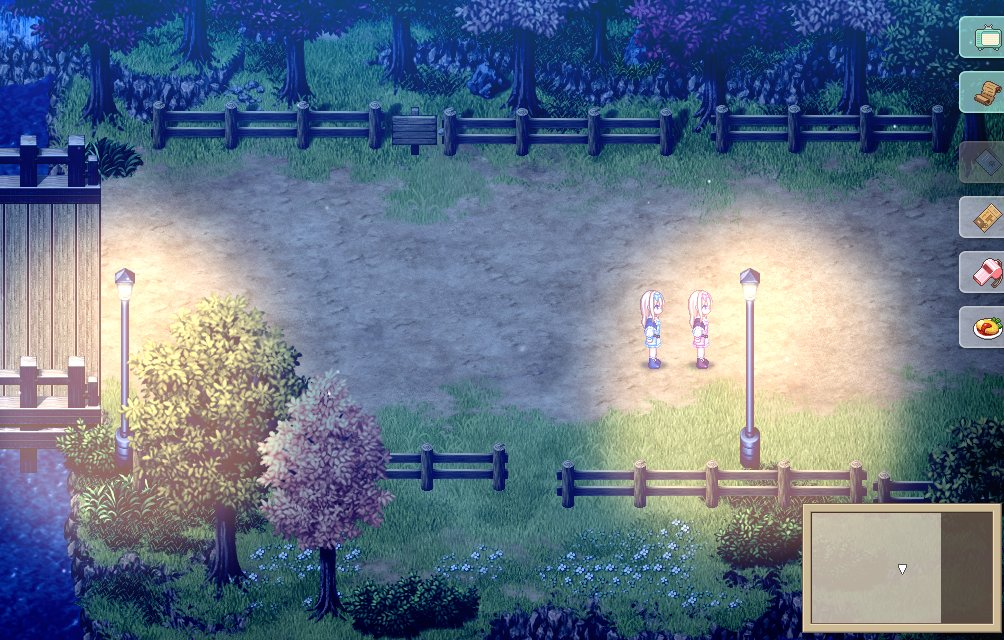Screen dimensions: 1004x640
Task: Open the parchment scroll menu
Action: pos(983,92)
